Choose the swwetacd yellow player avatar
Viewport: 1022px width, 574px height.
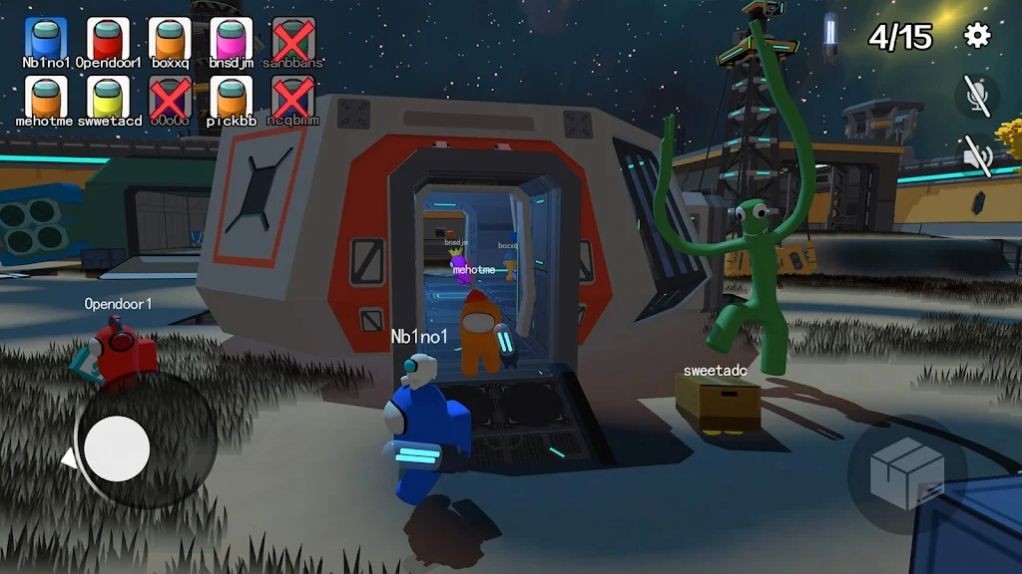107,97
